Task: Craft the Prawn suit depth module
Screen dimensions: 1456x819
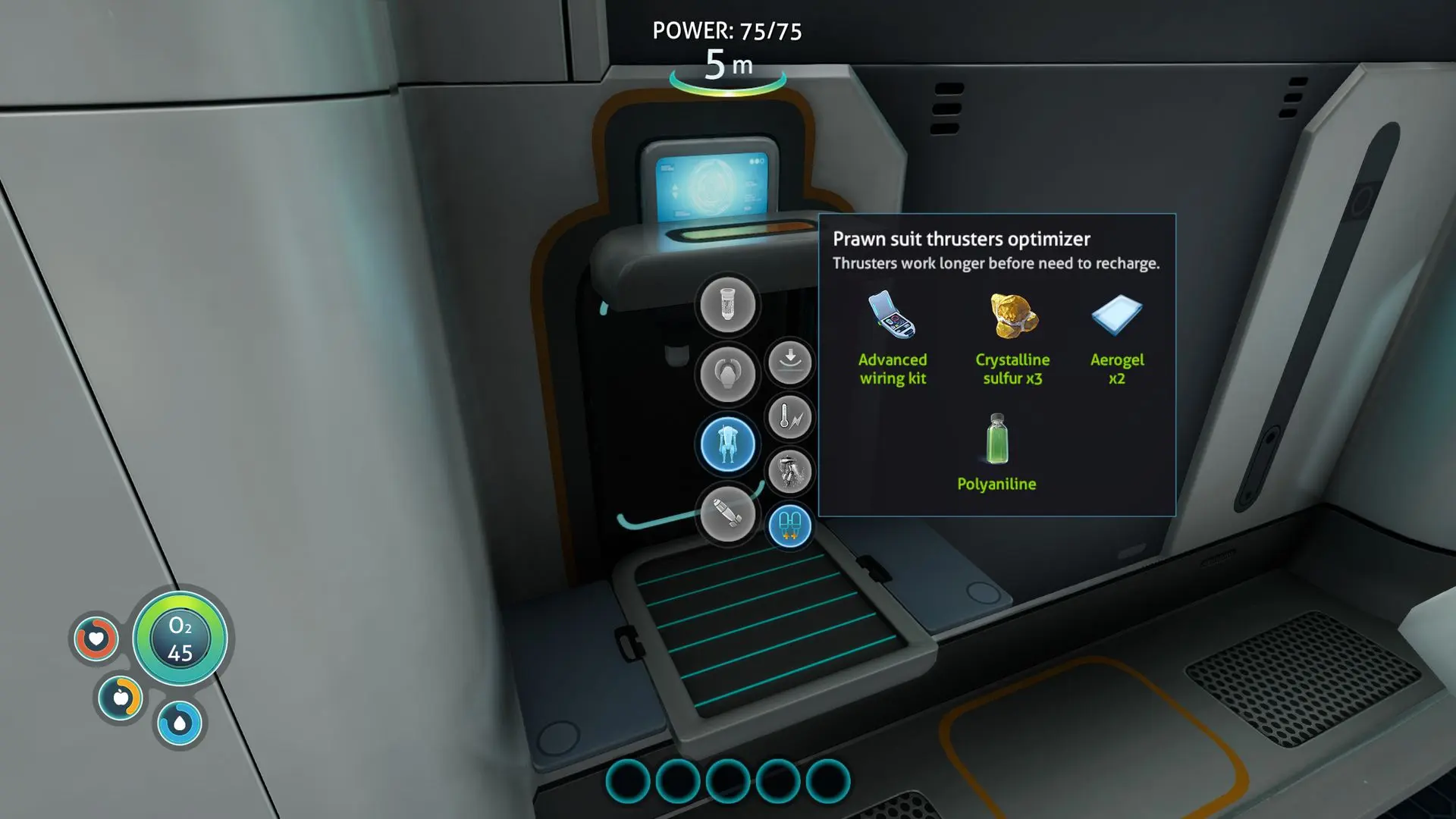Action: [x=790, y=362]
